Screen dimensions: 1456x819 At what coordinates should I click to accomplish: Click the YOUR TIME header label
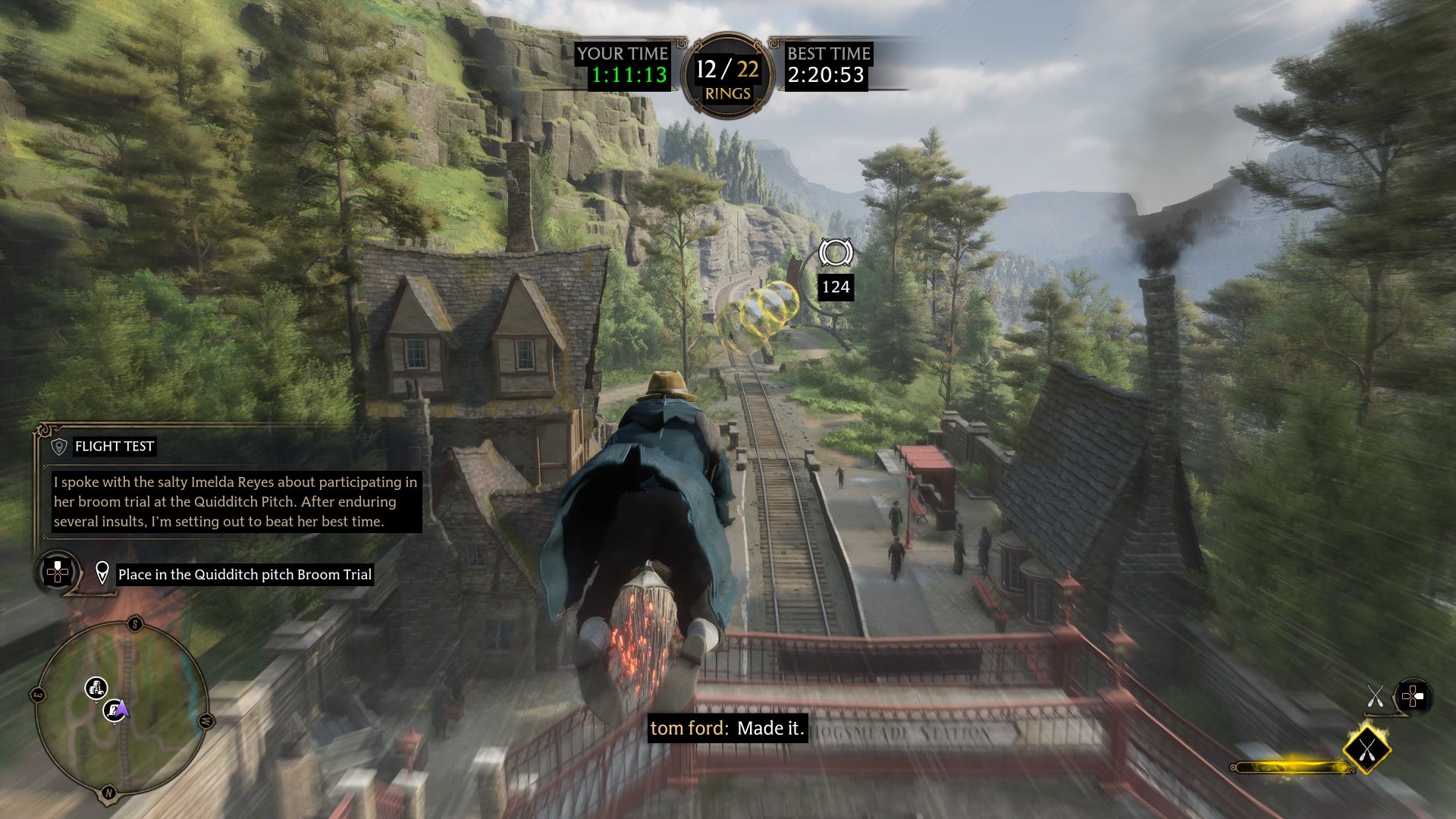[622, 54]
